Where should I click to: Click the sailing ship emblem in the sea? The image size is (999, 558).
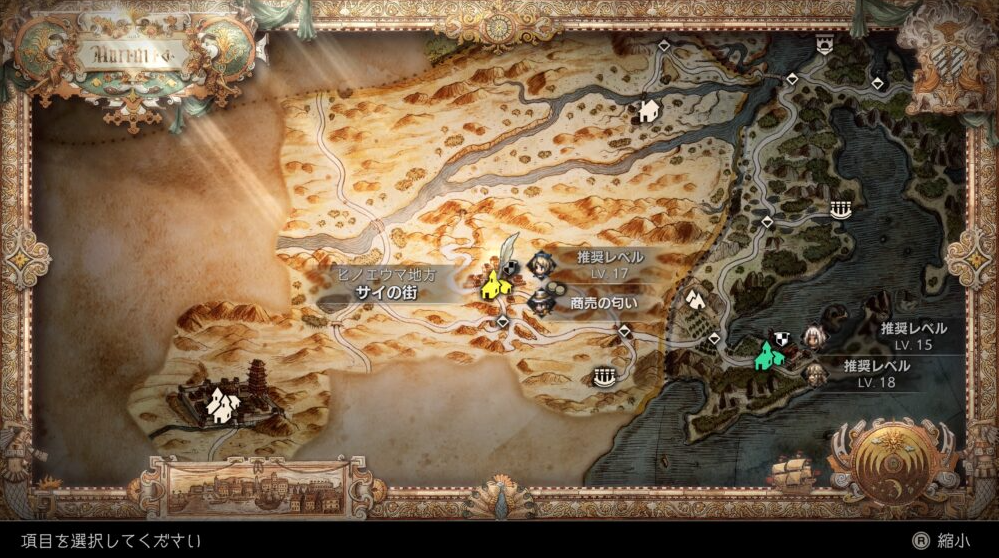coord(790,472)
